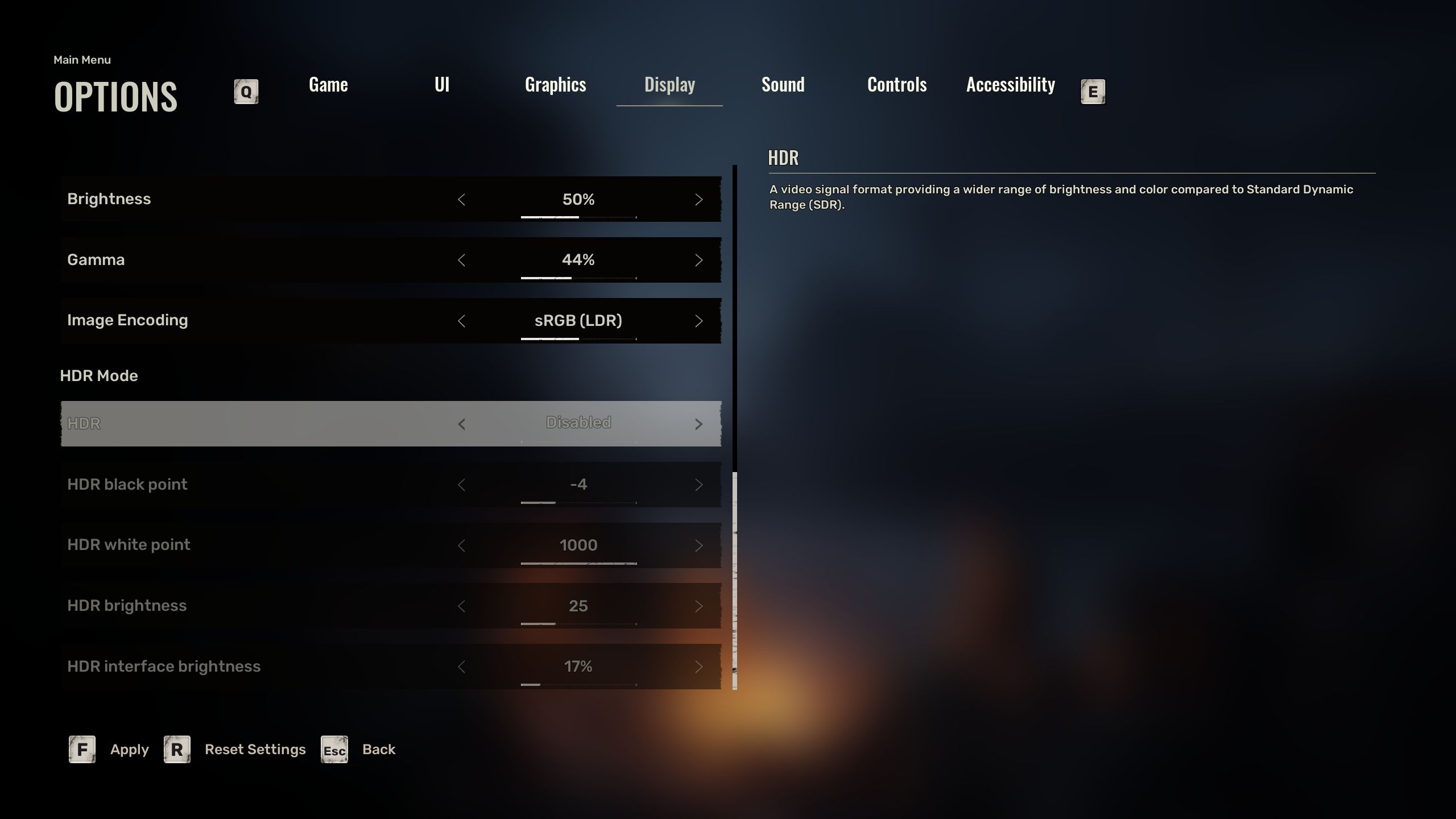The width and height of the screenshot is (1456, 819).
Task: Click the Brightness slider bar
Action: 578,217
